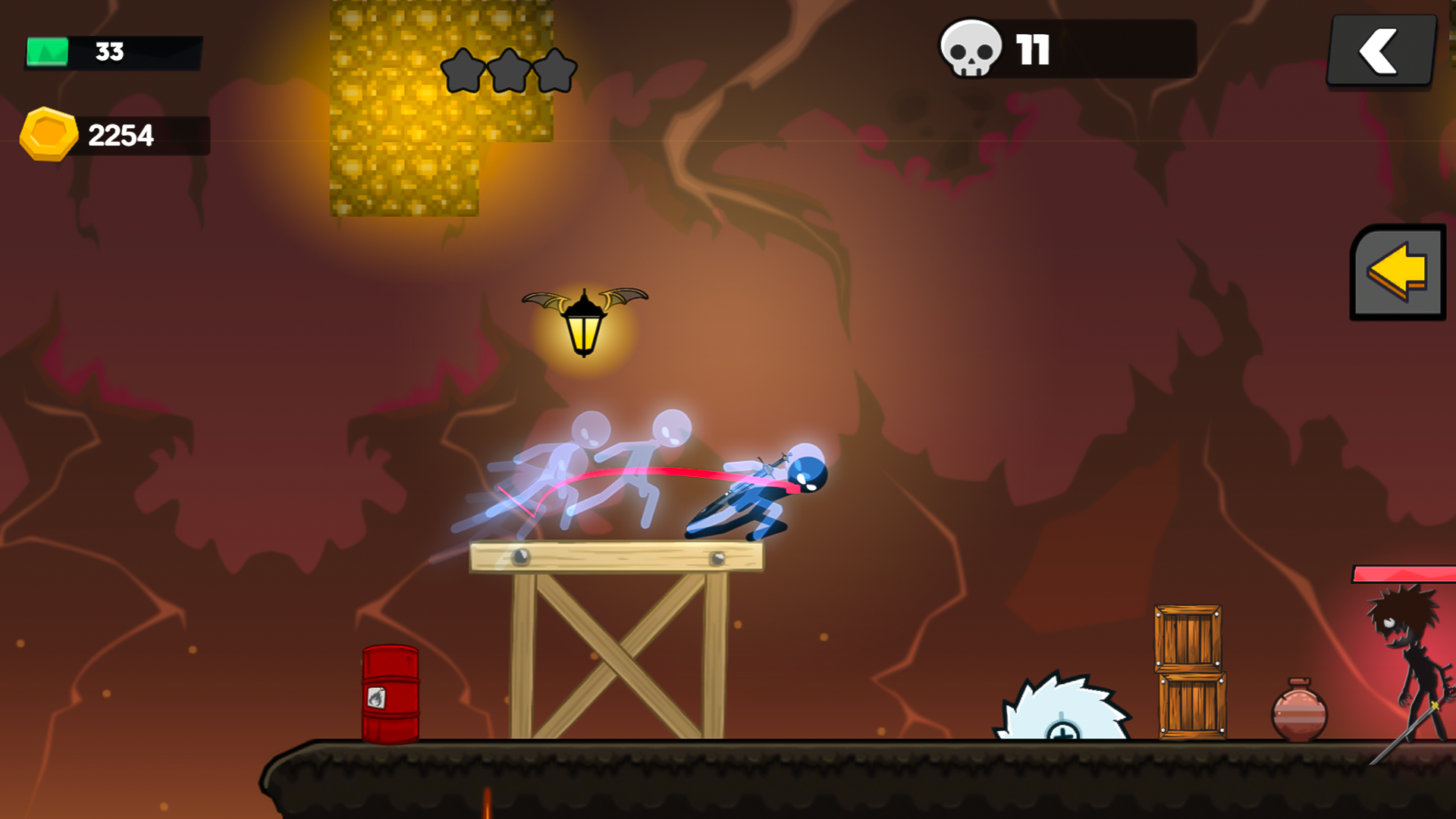Viewport: 1456px width, 819px height.
Task: Click the gold coin currency icon
Action: pyautogui.click(x=49, y=133)
